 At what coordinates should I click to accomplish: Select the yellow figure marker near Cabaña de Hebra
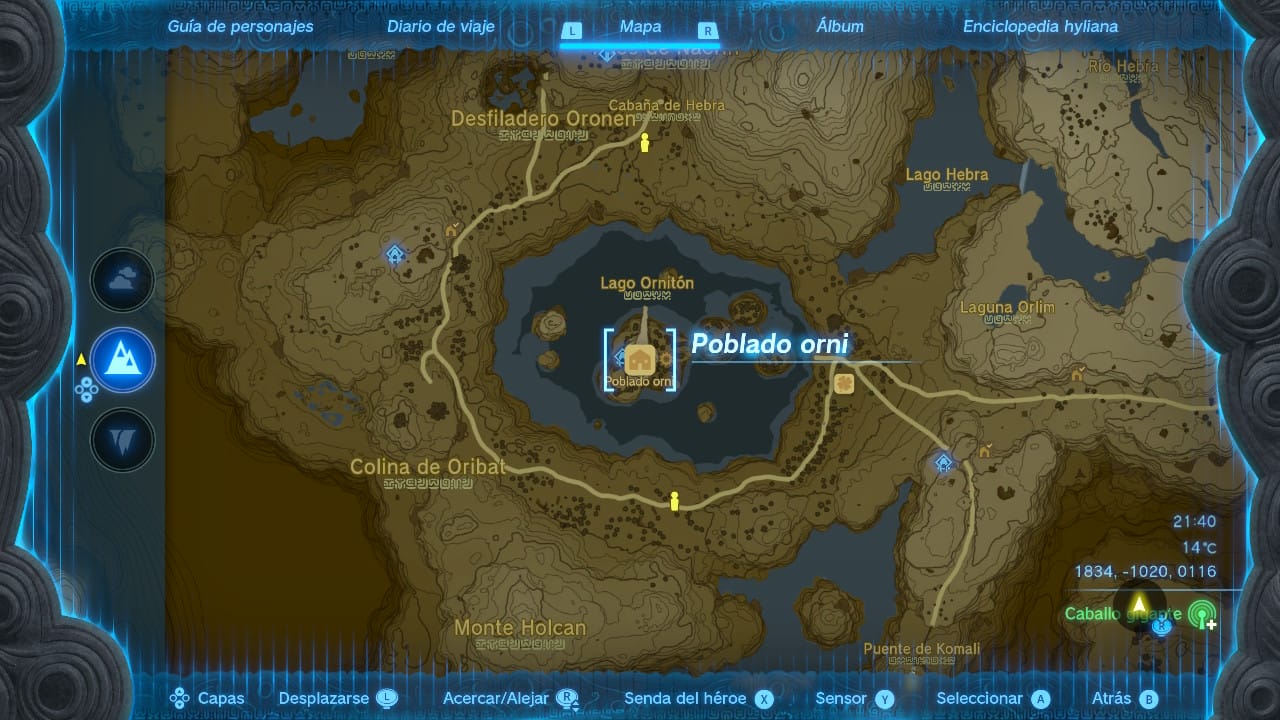point(645,143)
